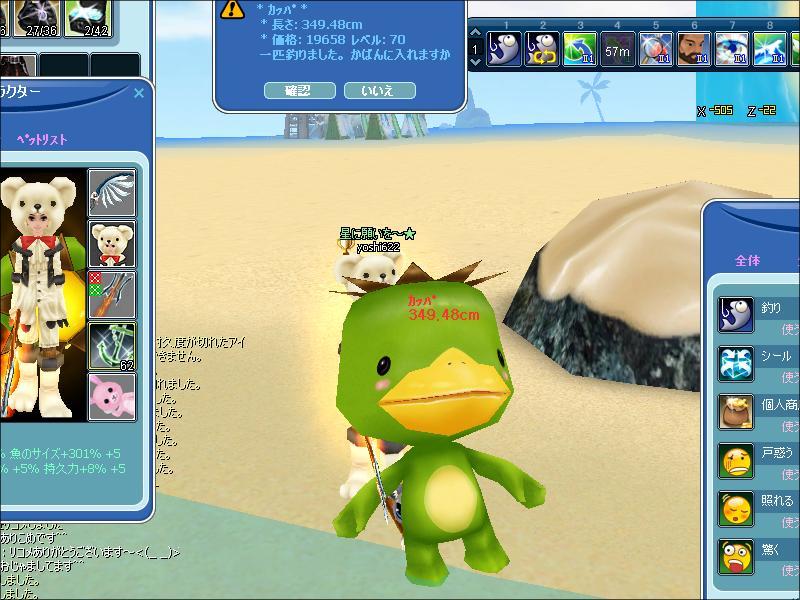Select the bear costume equipment slot
Screen dimensions: 800x600
coord(112,243)
